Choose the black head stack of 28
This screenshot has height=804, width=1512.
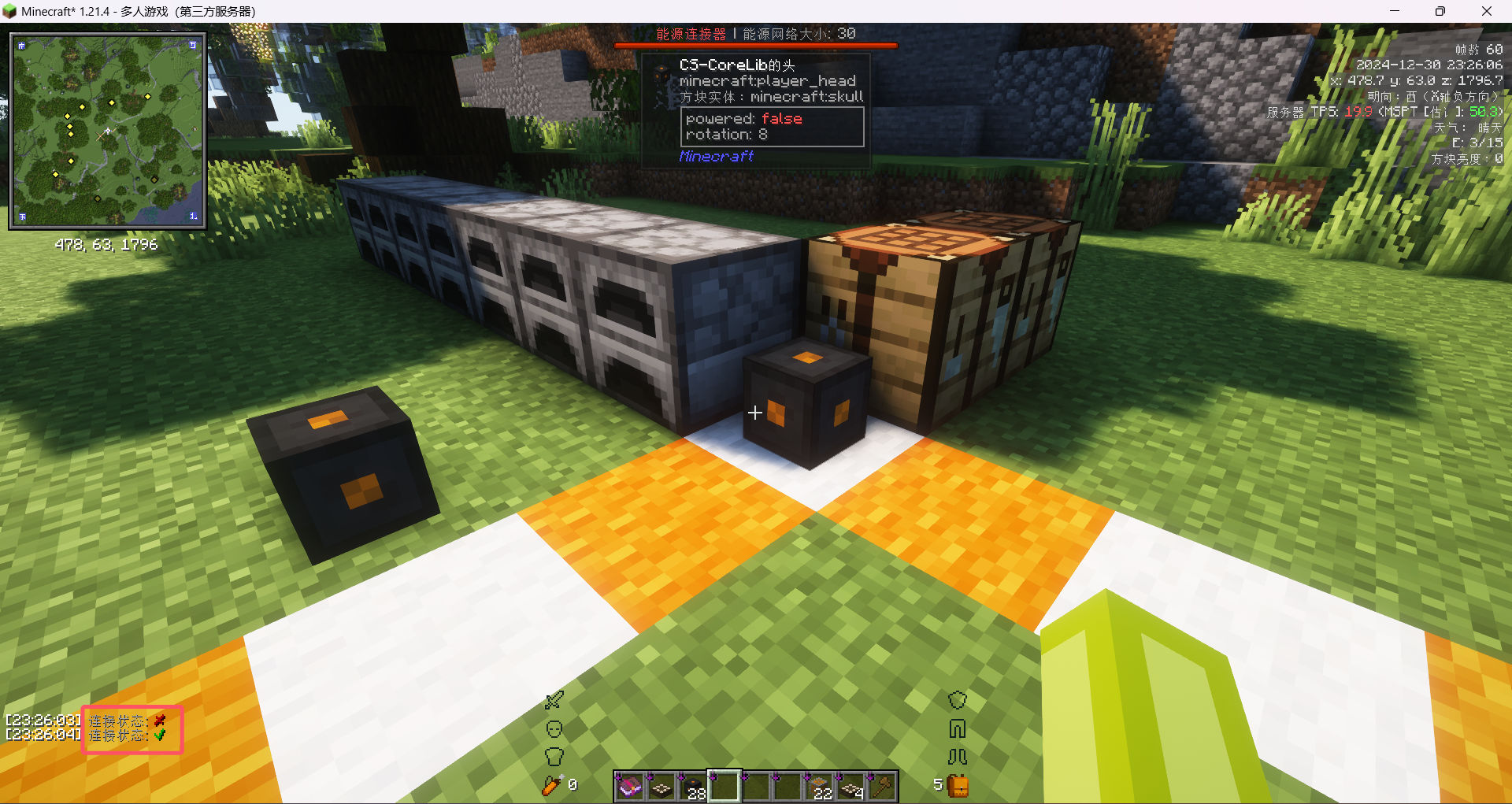coord(692,786)
